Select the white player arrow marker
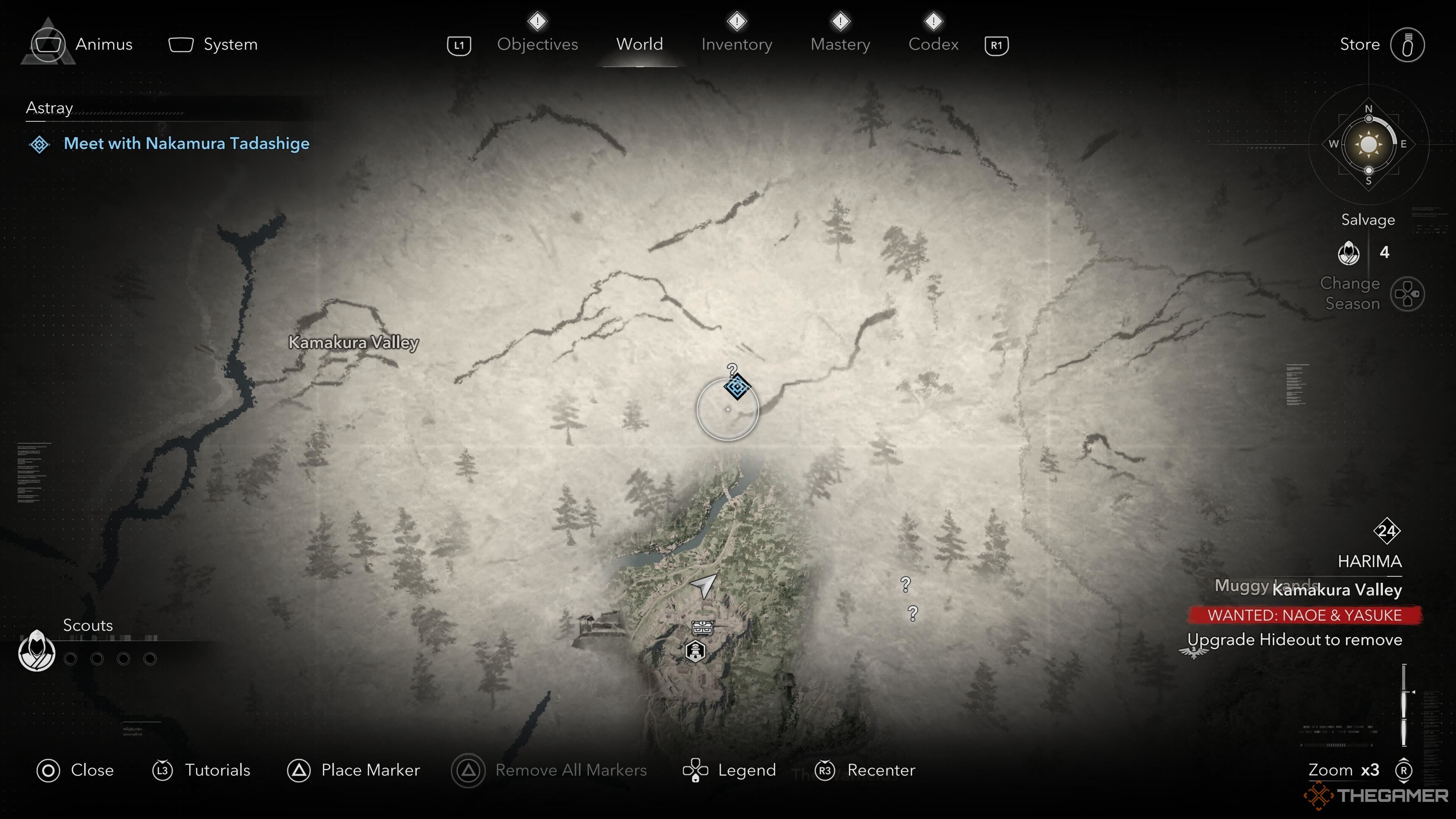 pos(704,585)
